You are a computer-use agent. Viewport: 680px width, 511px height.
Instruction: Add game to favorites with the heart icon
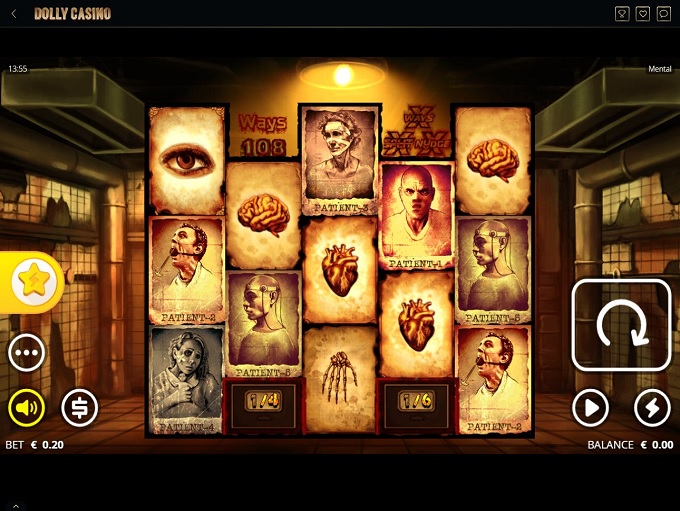pos(643,14)
